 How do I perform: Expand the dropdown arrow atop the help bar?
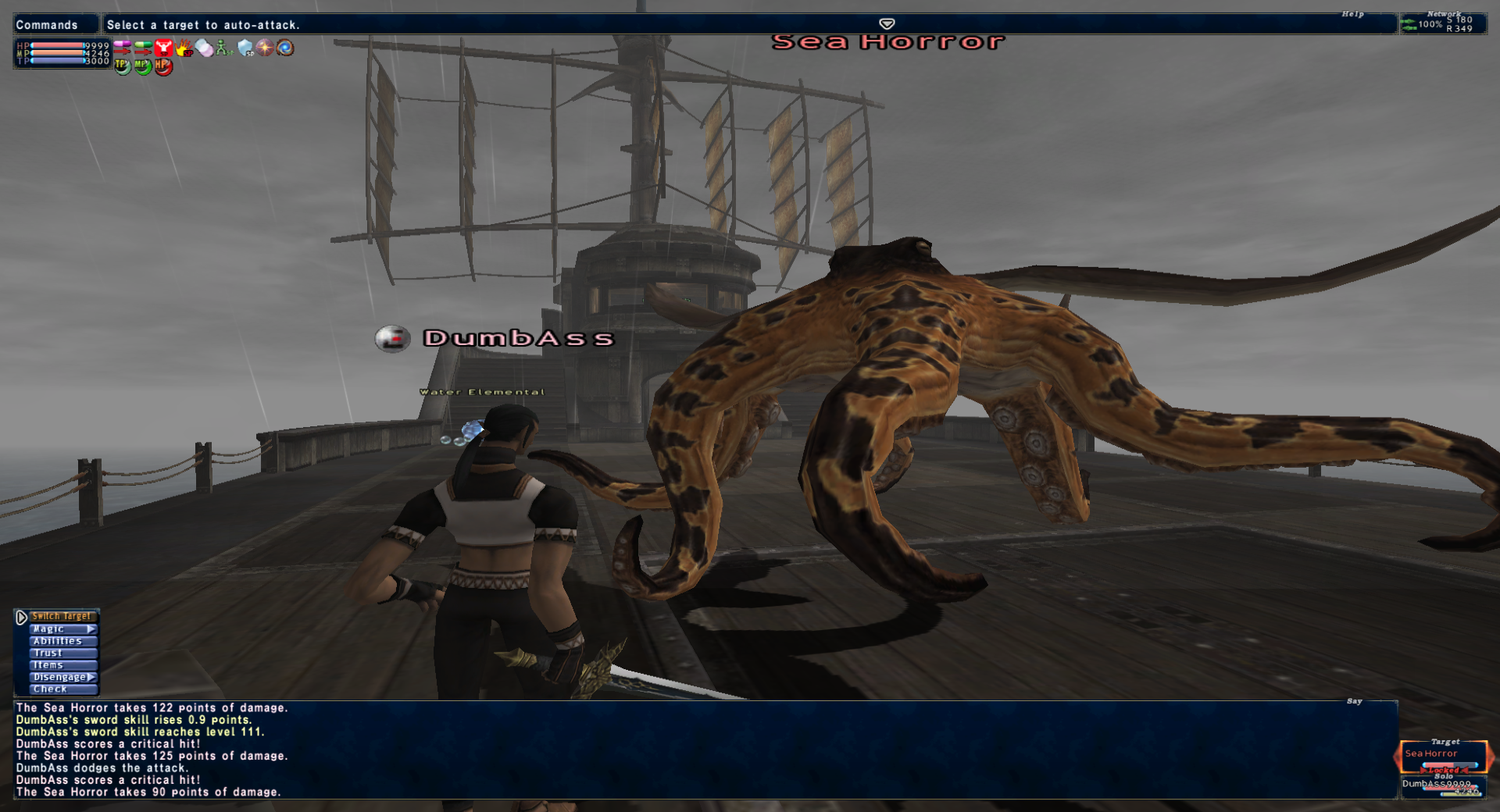[x=887, y=23]
